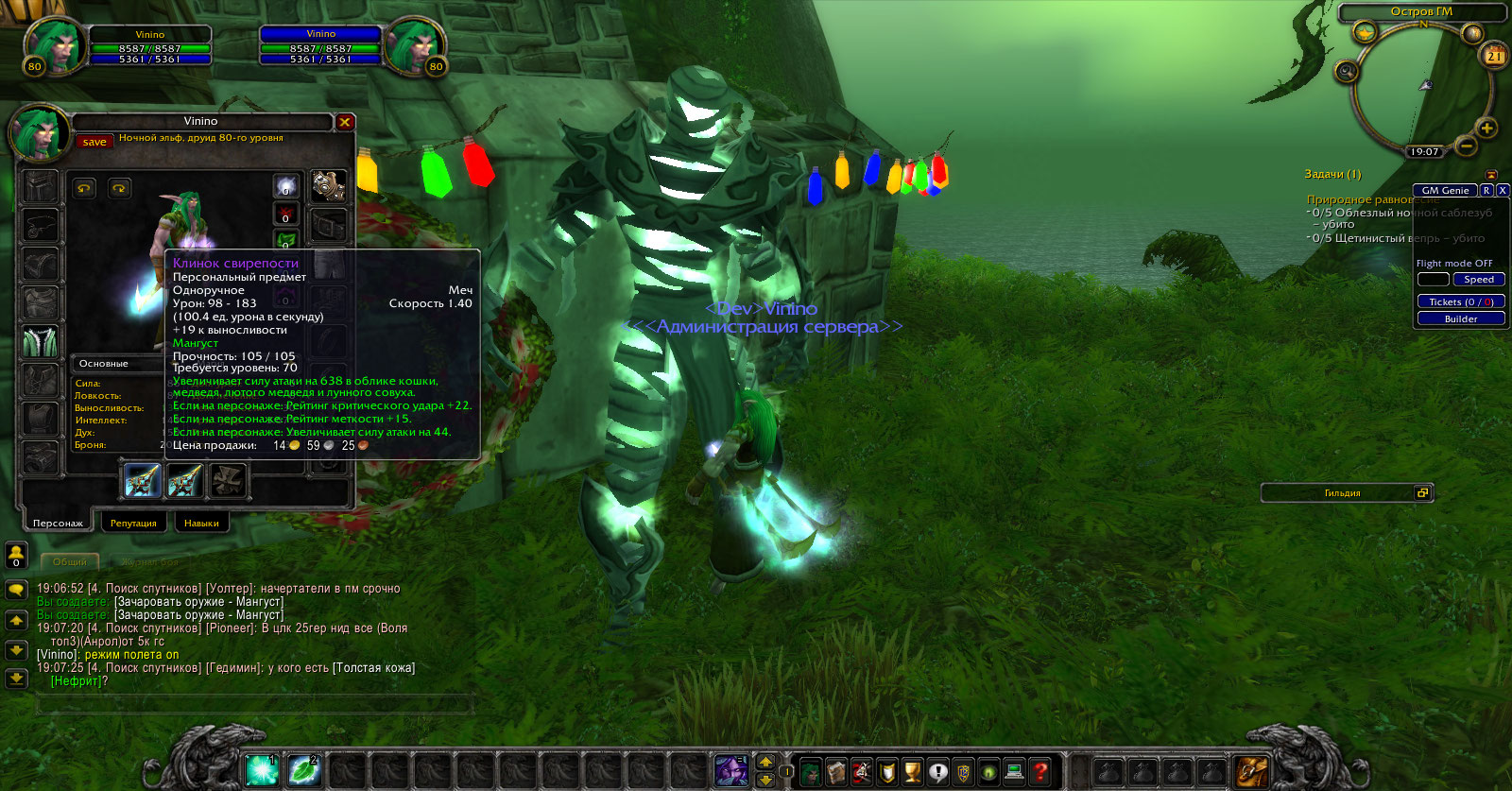
Task: Click the Speed button in GM Genie
Action: [1478, 280]
